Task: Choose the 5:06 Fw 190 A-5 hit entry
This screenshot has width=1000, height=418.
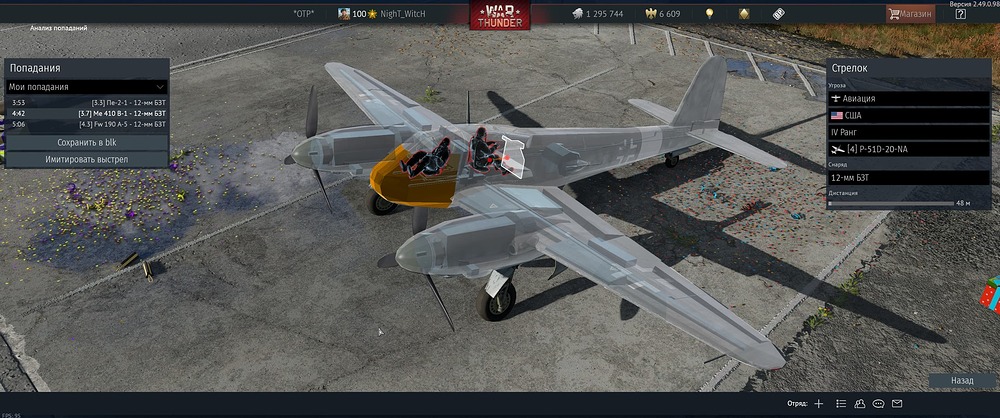Action: coord(86,124)
